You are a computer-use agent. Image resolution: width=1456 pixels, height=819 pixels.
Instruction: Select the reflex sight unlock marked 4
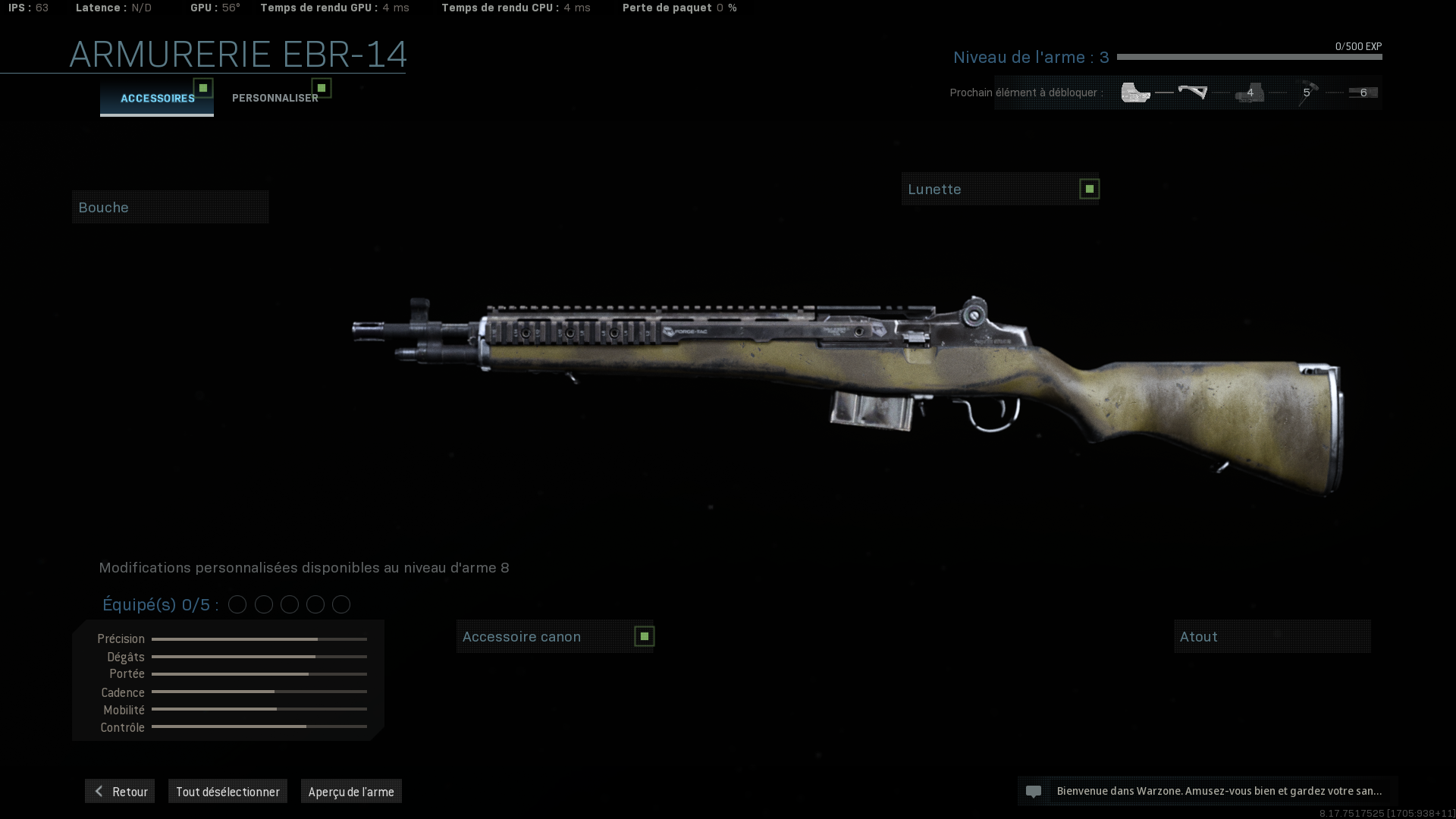(x=1249, y=92)
